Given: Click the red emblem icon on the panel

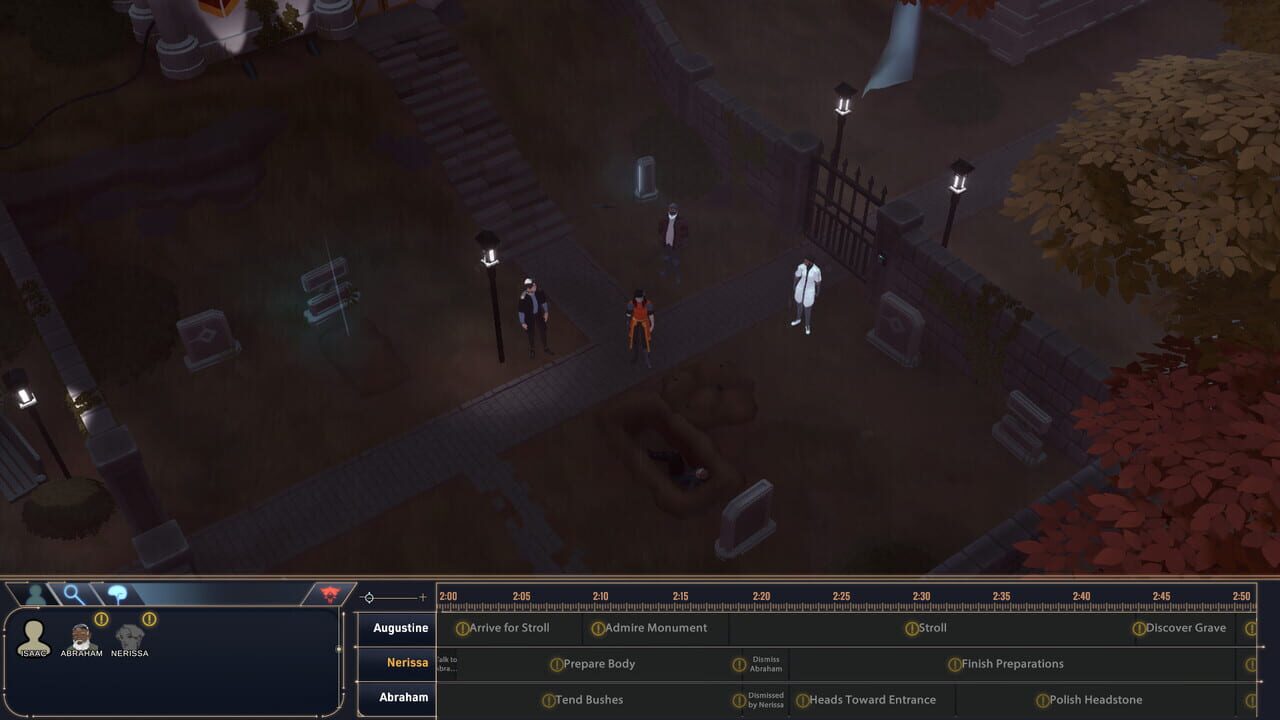Looking at the screenshot, I should coord(328,592).
